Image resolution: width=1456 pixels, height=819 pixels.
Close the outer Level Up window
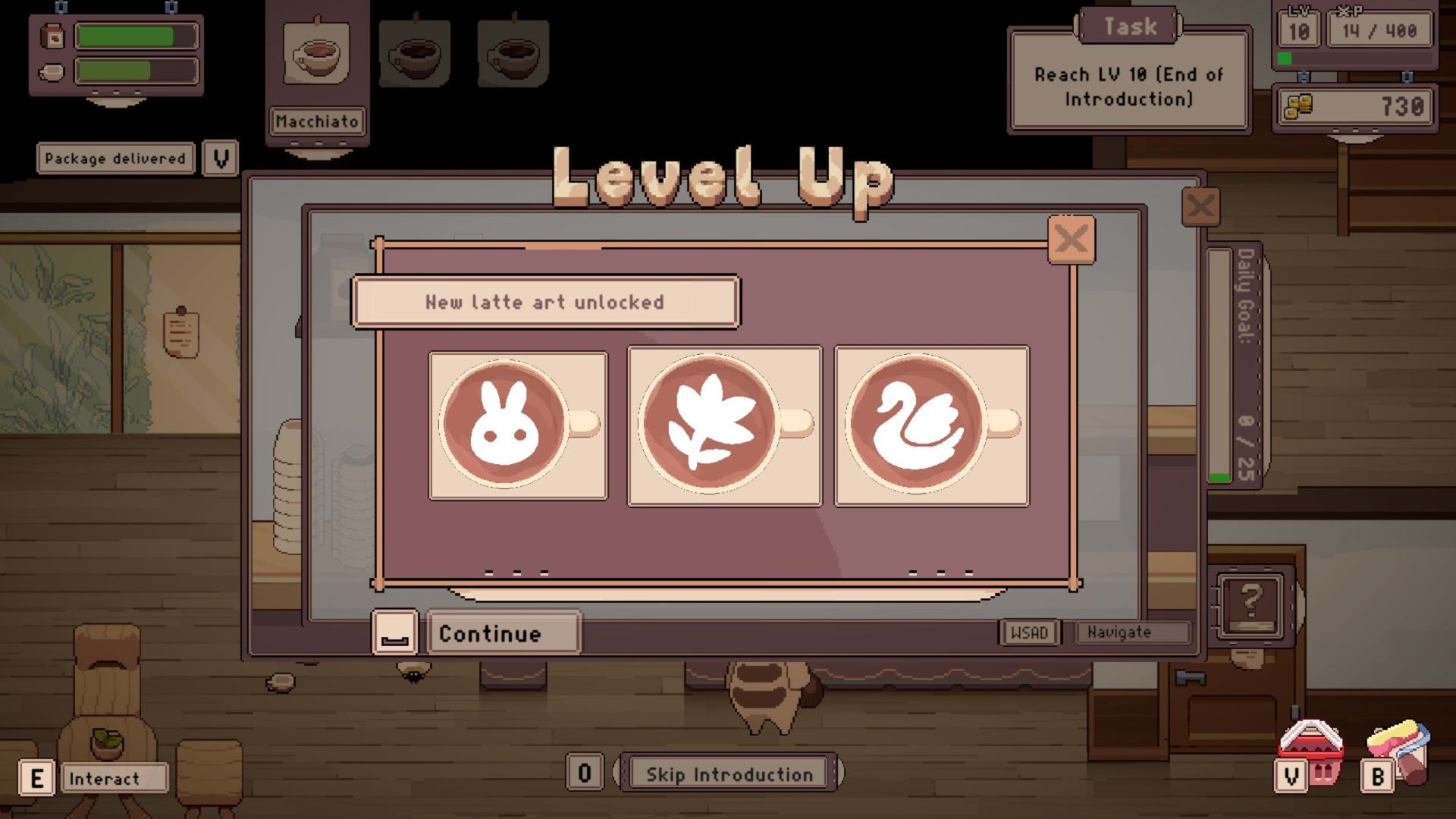[x=1200, y=206]
